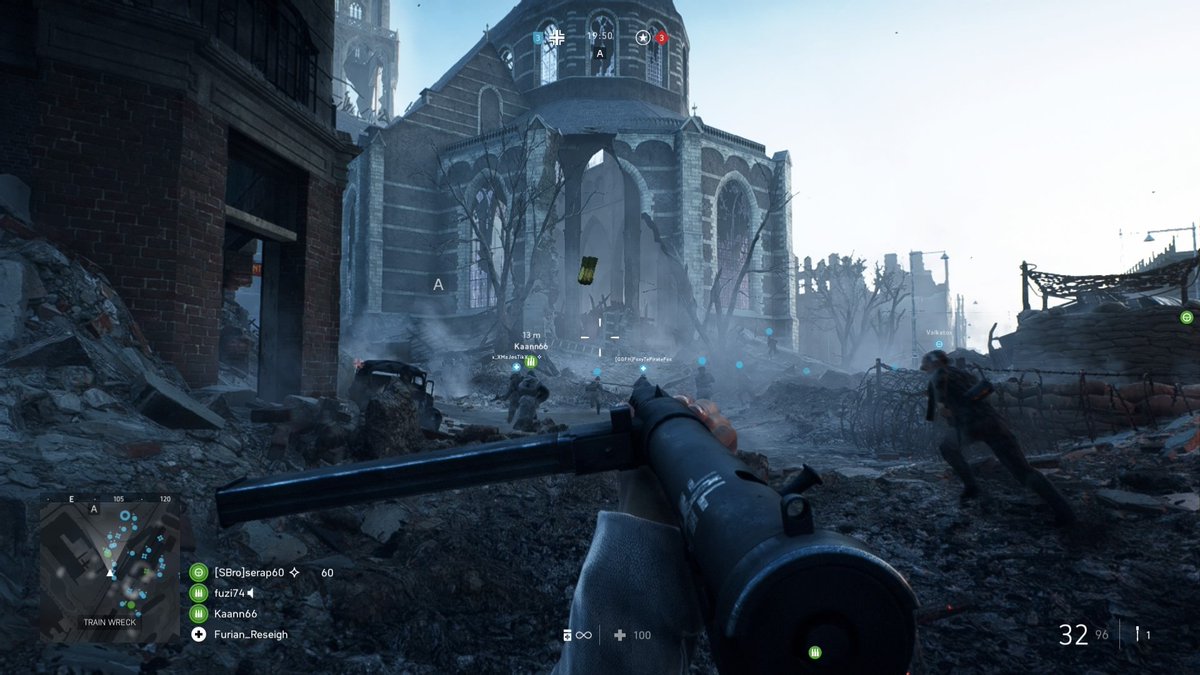Open the minimap above Train Wreck label
This screenshot has height=675, width=1200.
(x=110, y=556)
